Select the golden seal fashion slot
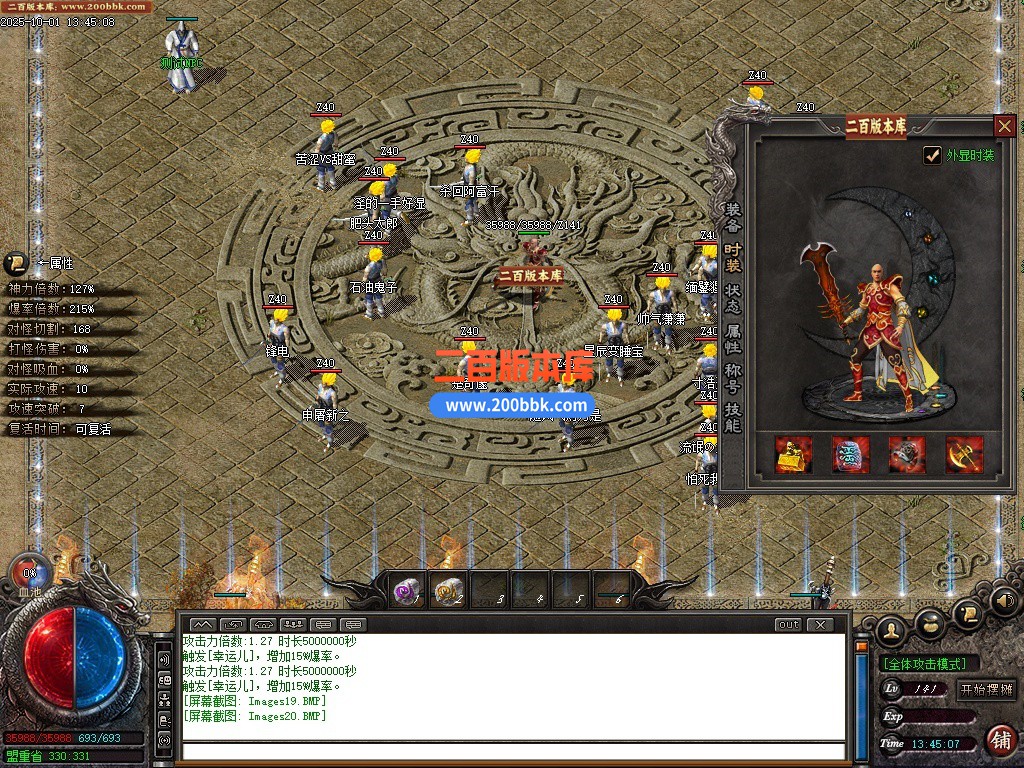Viewport: 1024px width, 768px height. point(794,454)
